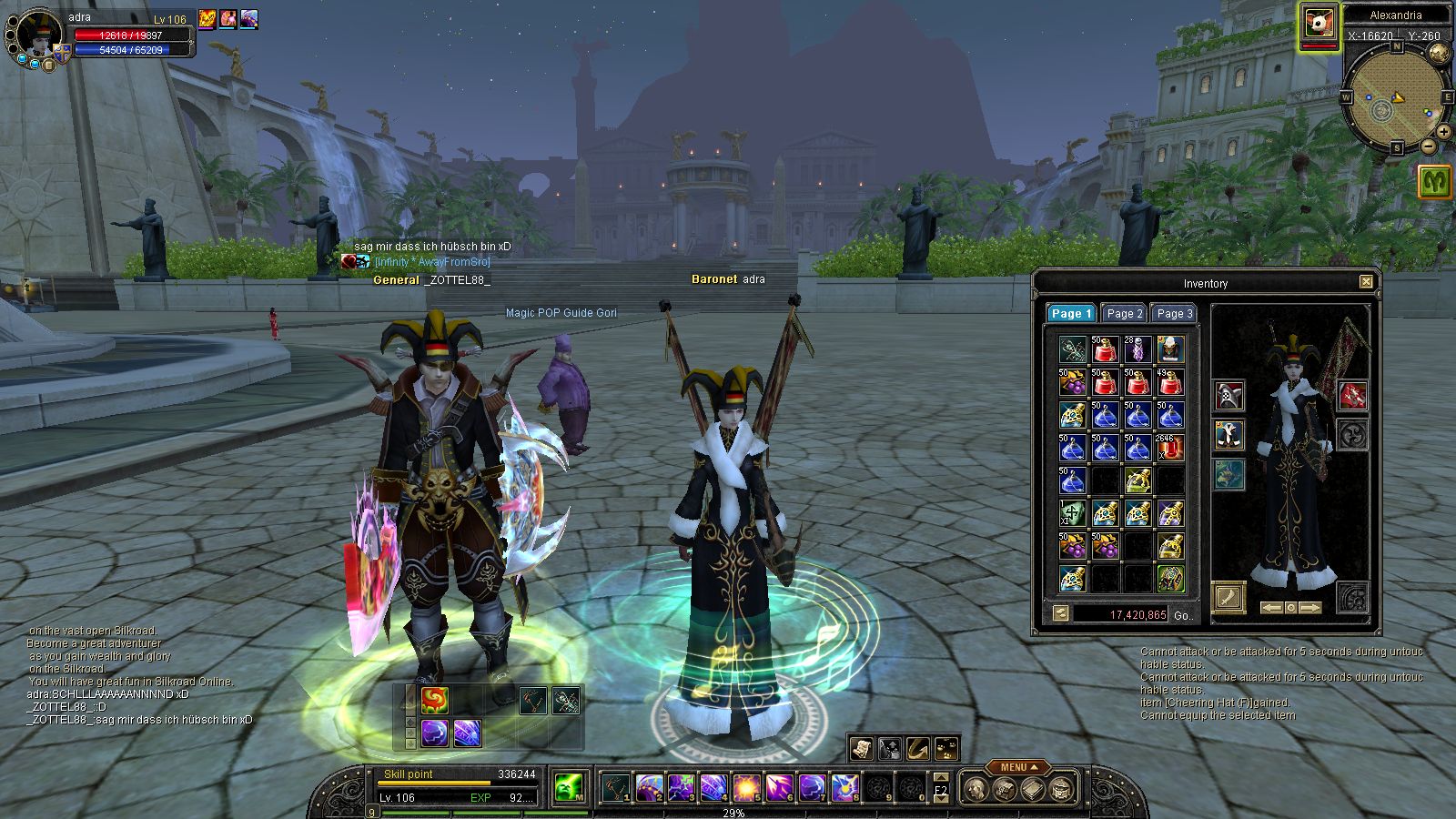Activate the yellow burst skill in slot 5

(x=746, y=787)
